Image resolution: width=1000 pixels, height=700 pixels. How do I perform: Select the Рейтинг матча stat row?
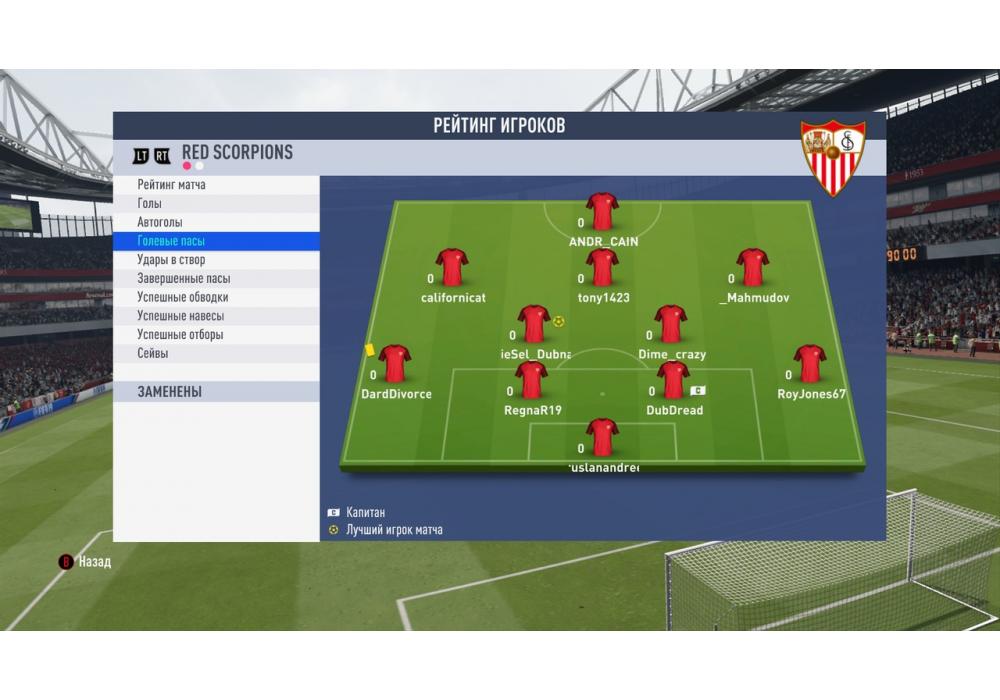pyautogui.click(x=172, y=185)
